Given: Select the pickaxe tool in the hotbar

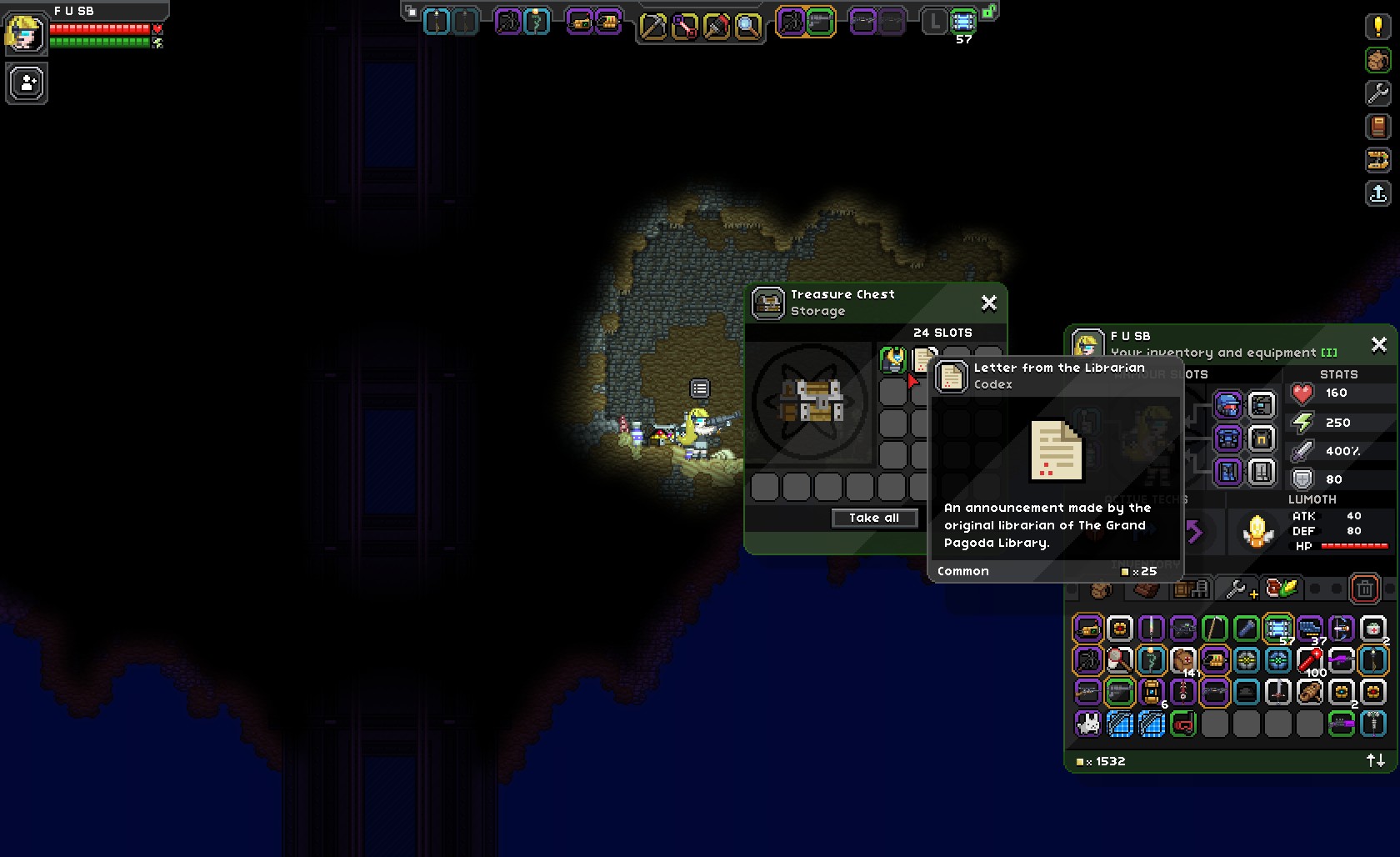Looking at the screenshot, I should pyautogui.click(x=652, y=27).
